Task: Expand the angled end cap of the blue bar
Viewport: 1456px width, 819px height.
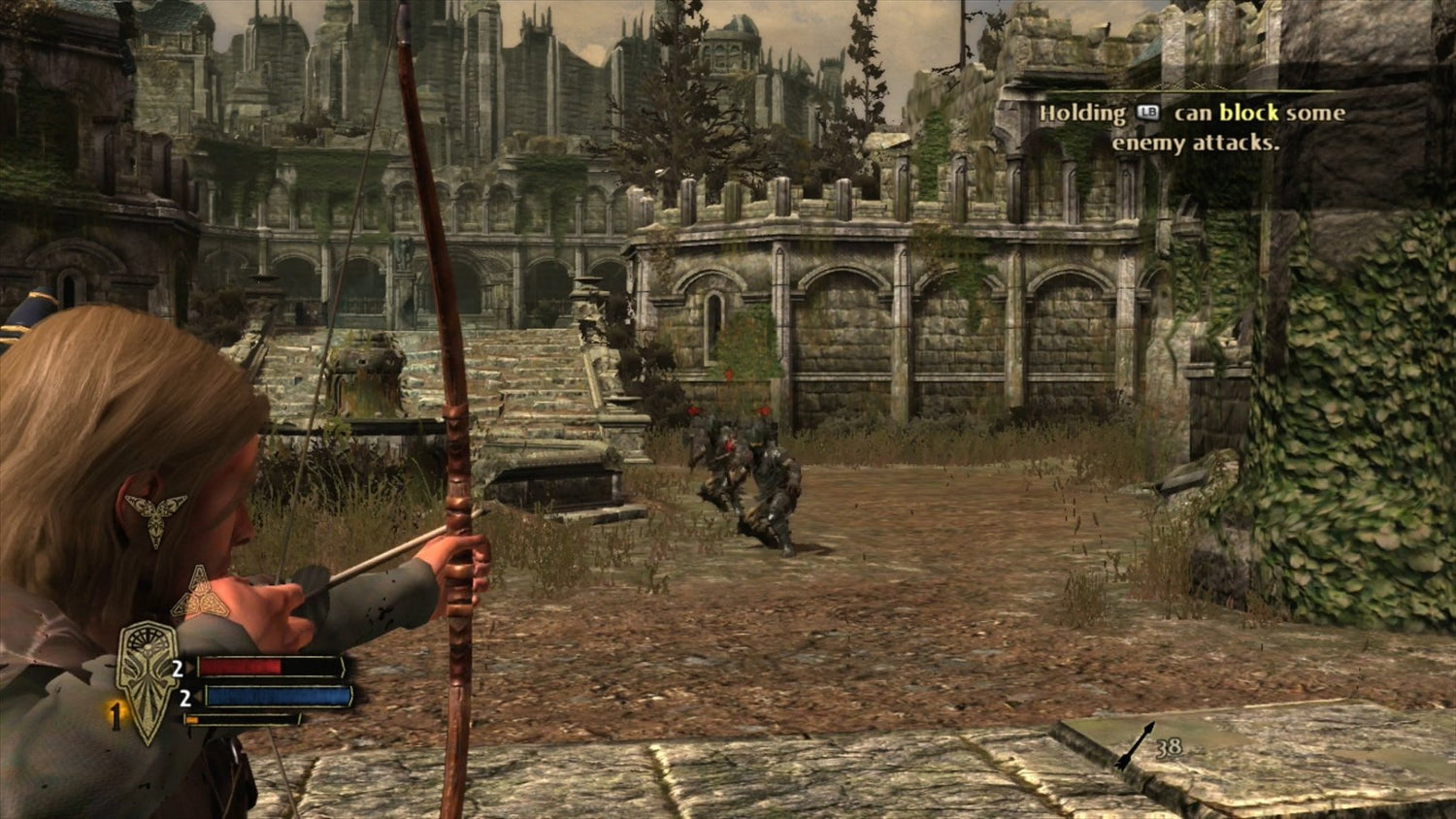Action: tap(350, 697)
